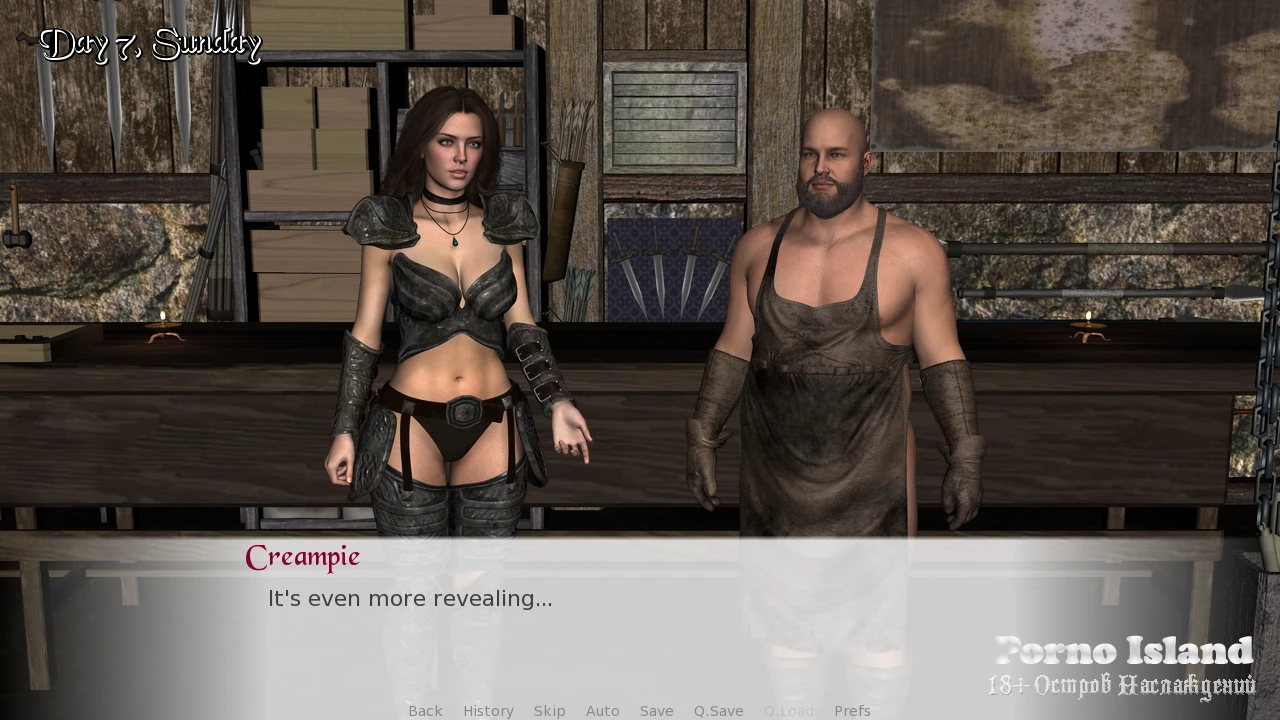This screenshot has width=1280, height=720.
Task: Open the Prefs settings menu
Action: click(852, 711)
